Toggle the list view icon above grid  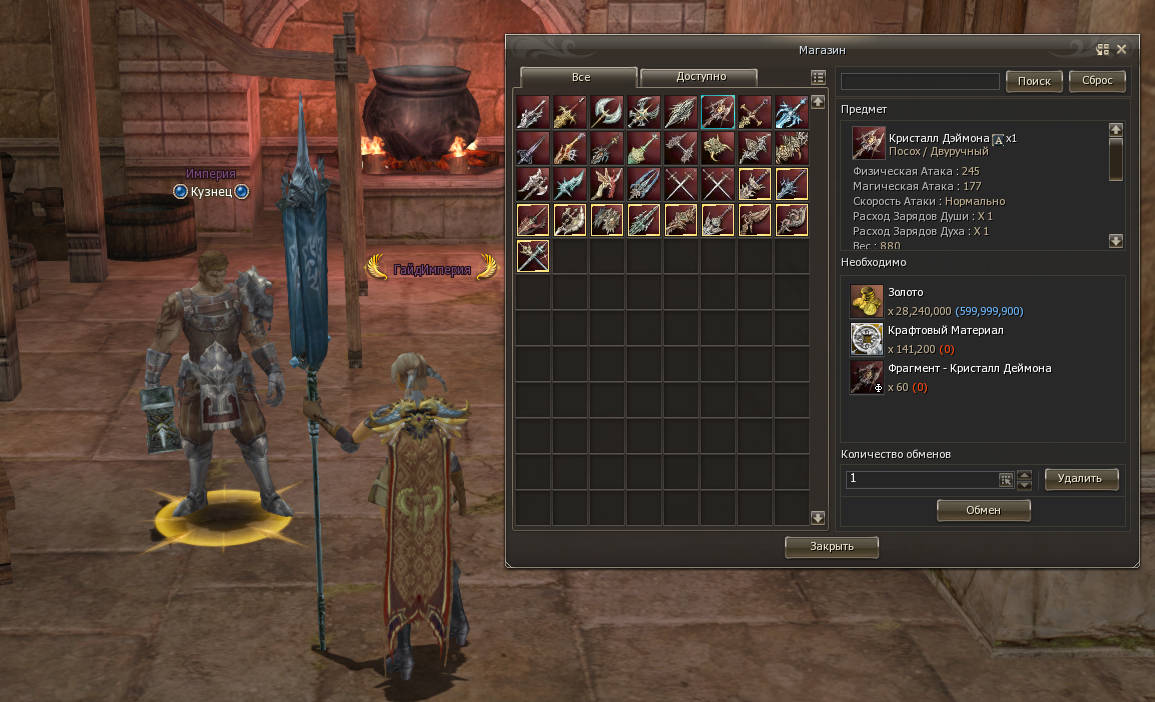pyautogui.click(x=818, y=77)
